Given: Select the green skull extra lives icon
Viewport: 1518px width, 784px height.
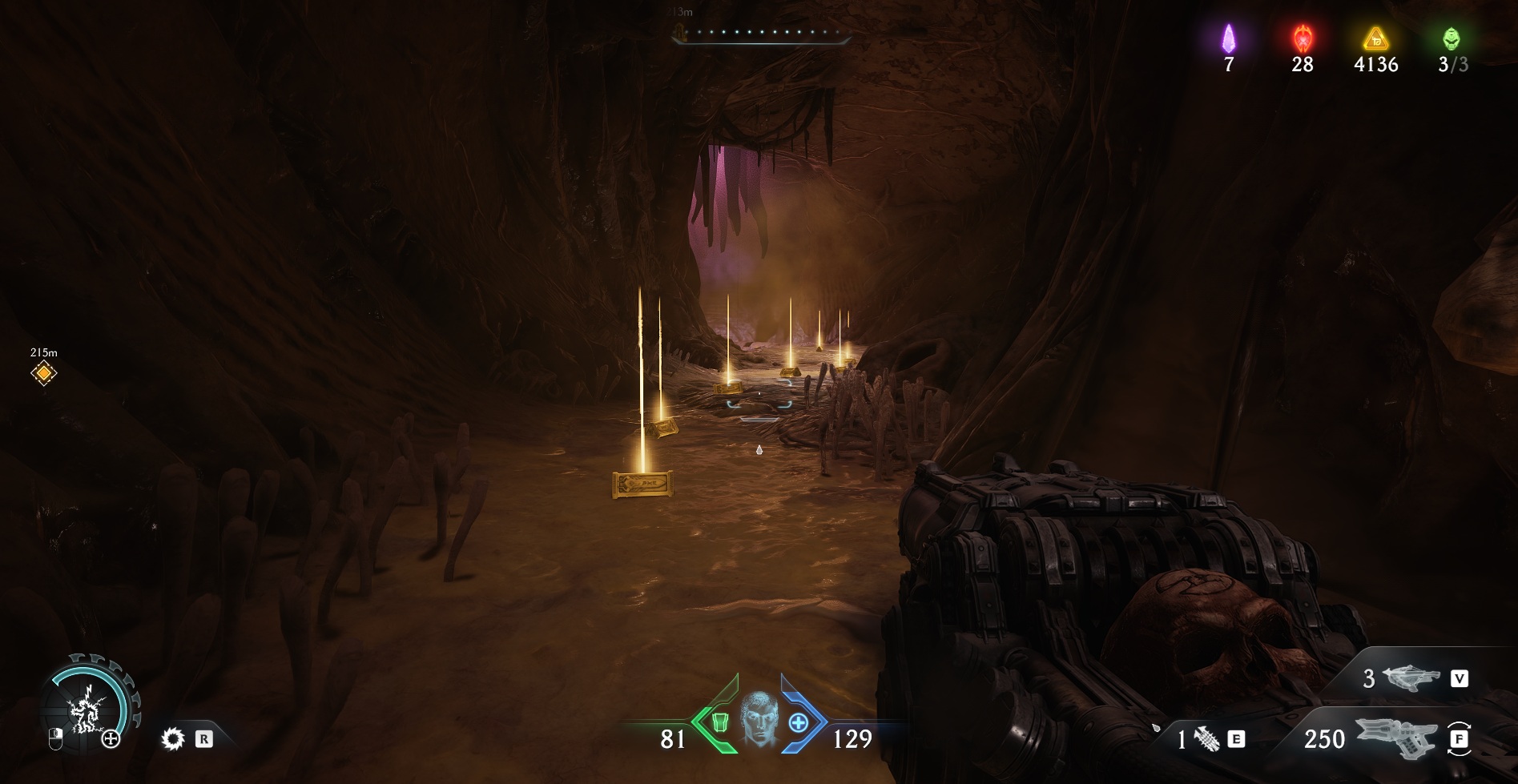Looking at the screenshot, I should tap(1451, 38).
